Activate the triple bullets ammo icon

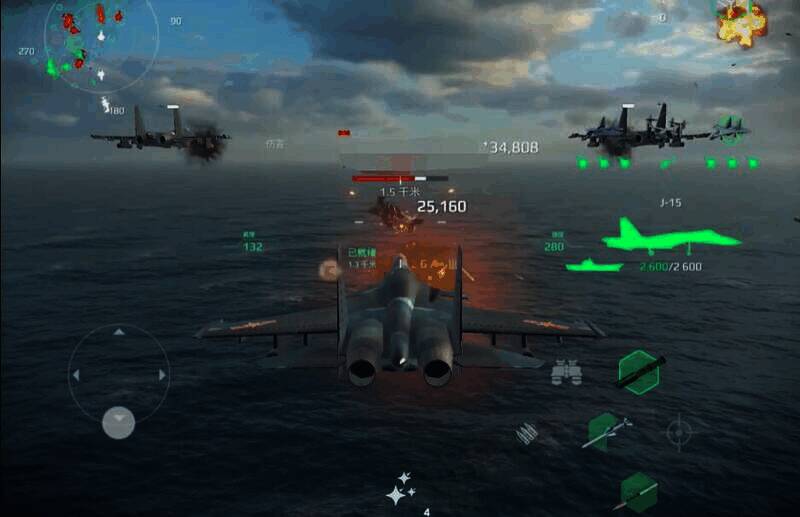click(527, 434)
